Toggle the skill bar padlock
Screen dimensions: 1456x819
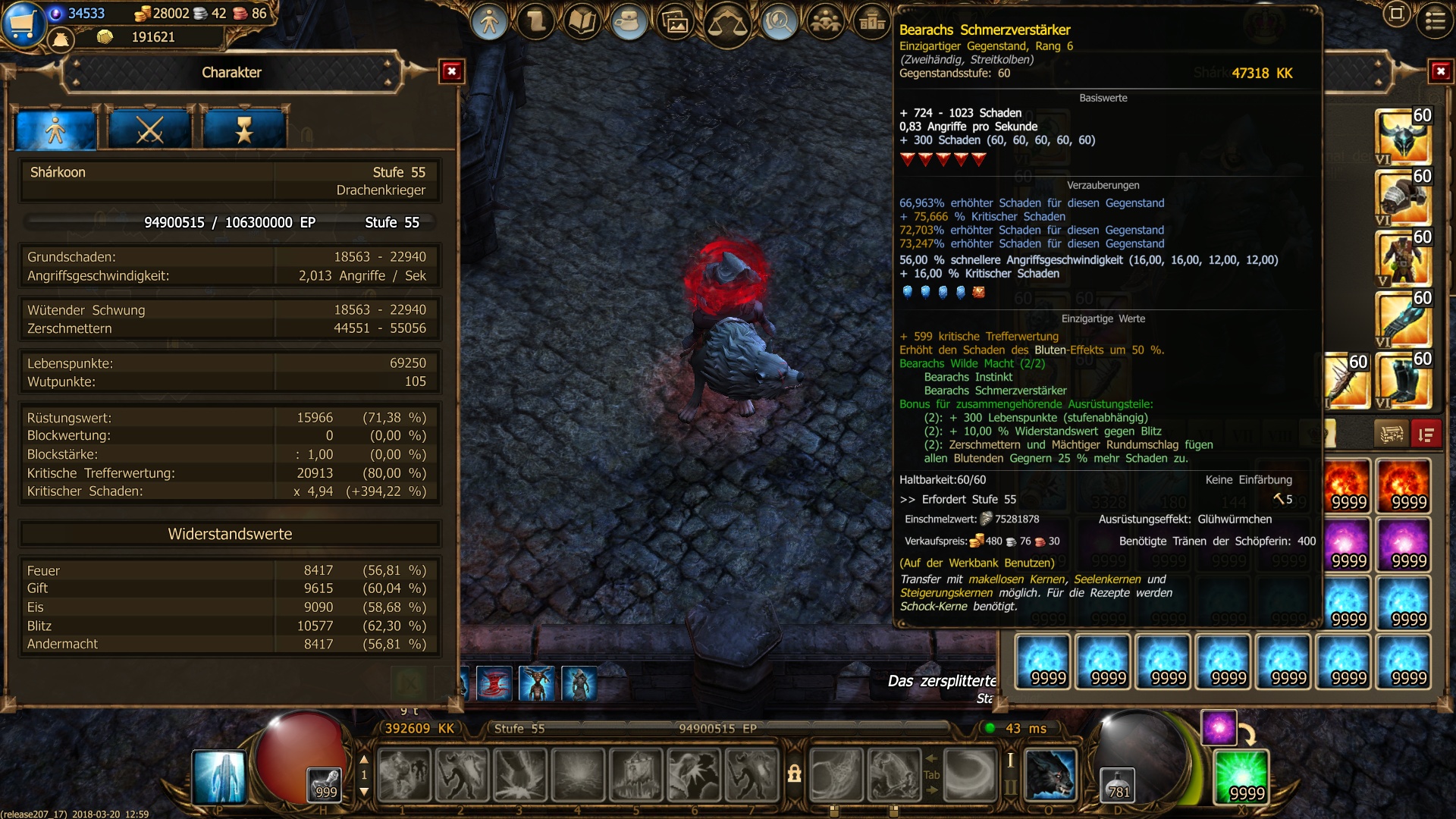tap(794, 773)
